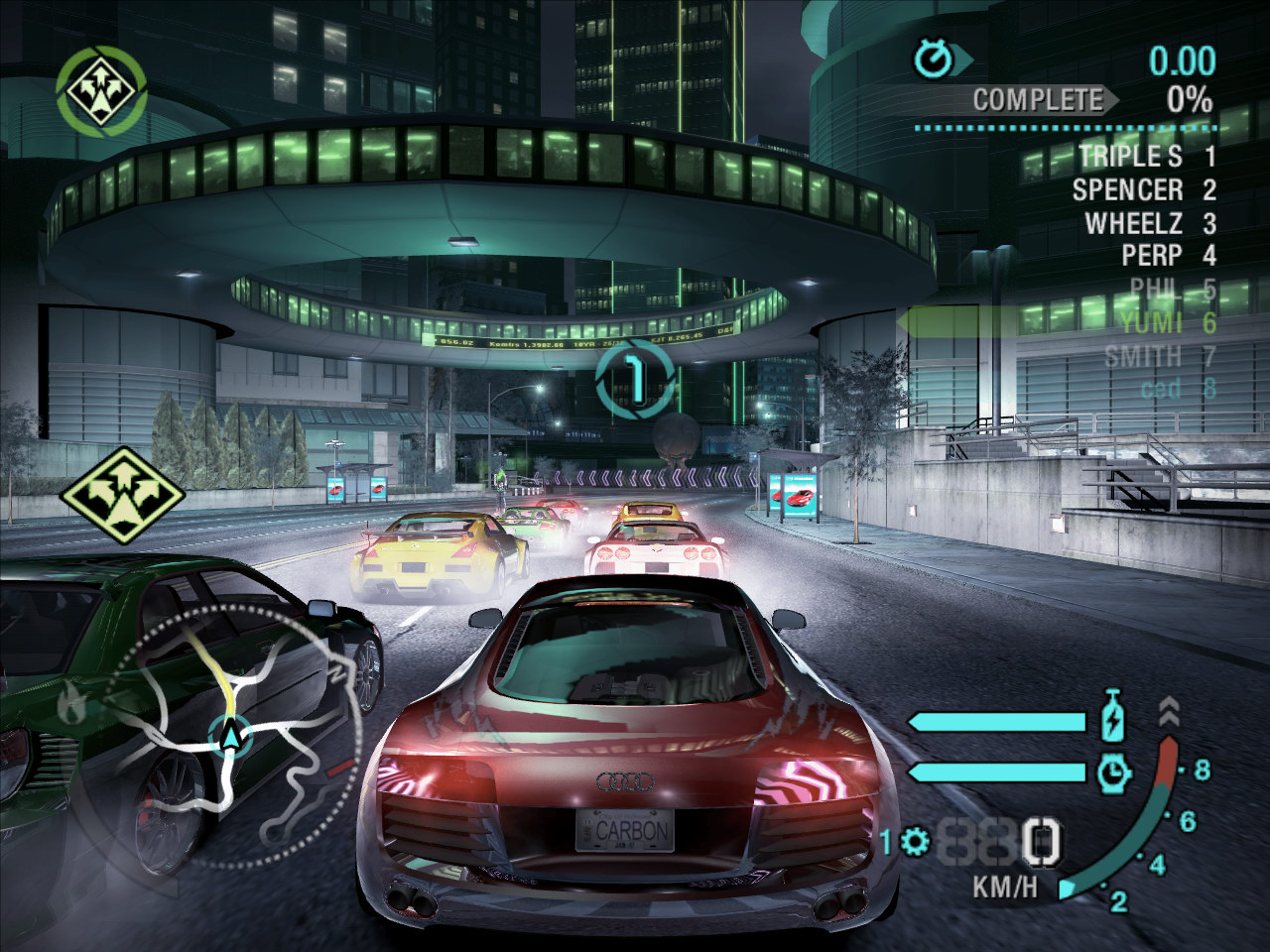Screen dimensions: 1270x952
Task: Click the race stopwatch timer icon
Action: tap(933, 60)
